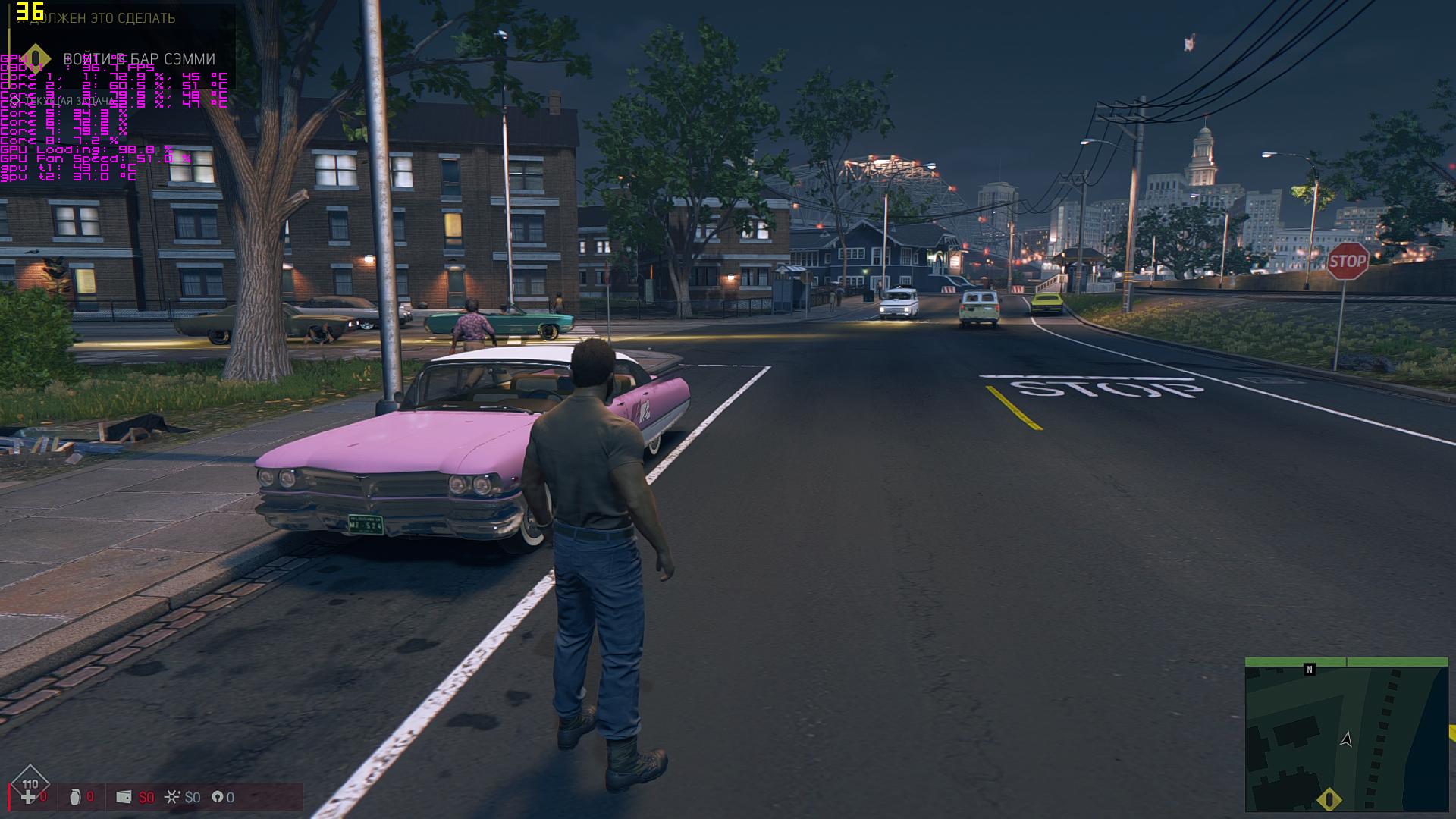Select the medkit cross icon
Viewport: 1456px width, 819px height.
pyautogui.click(x=28, y=797)
